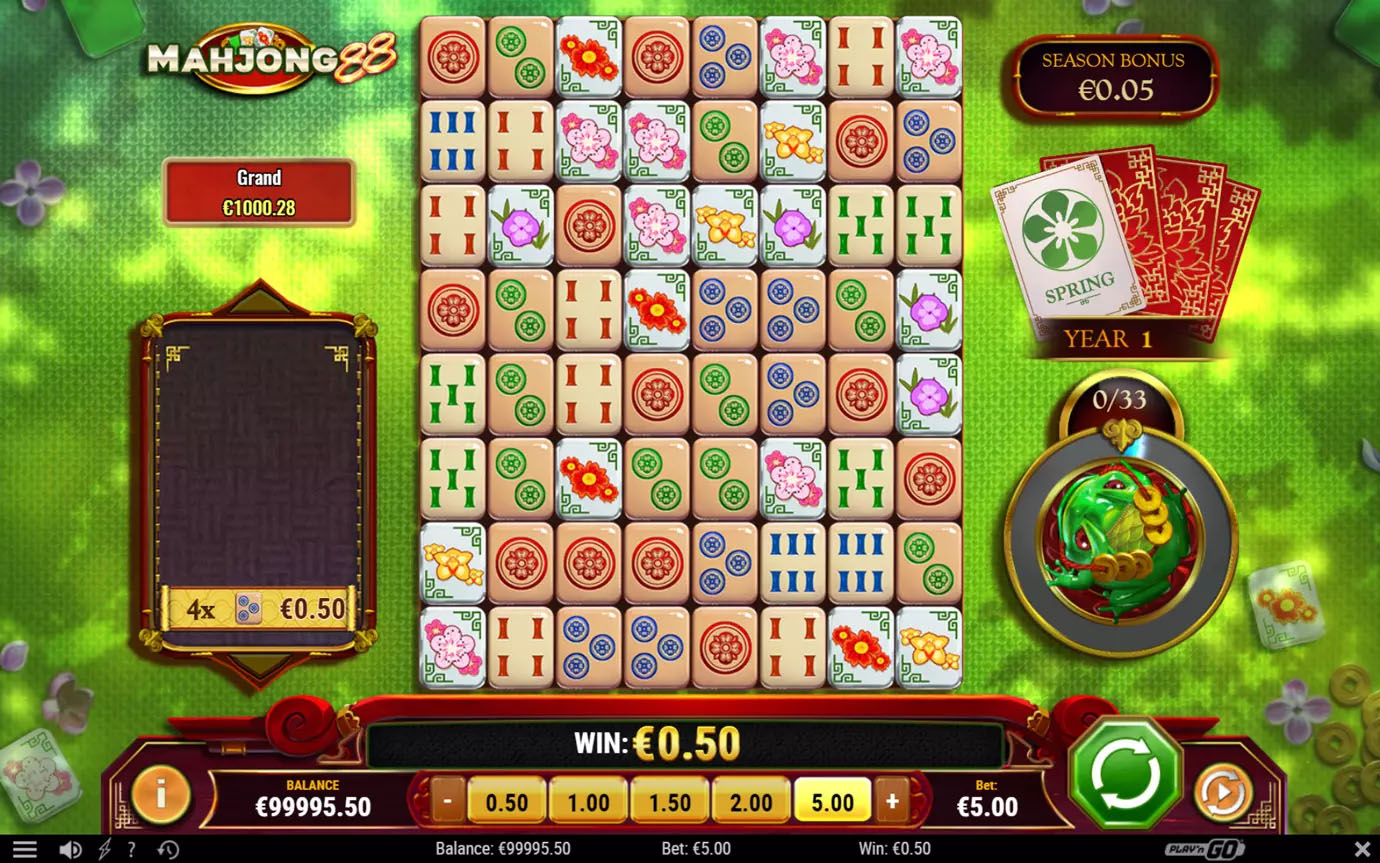Close the game with the X button
The width and height of the screenshot is (1380, 863).
click(1361, 849)
